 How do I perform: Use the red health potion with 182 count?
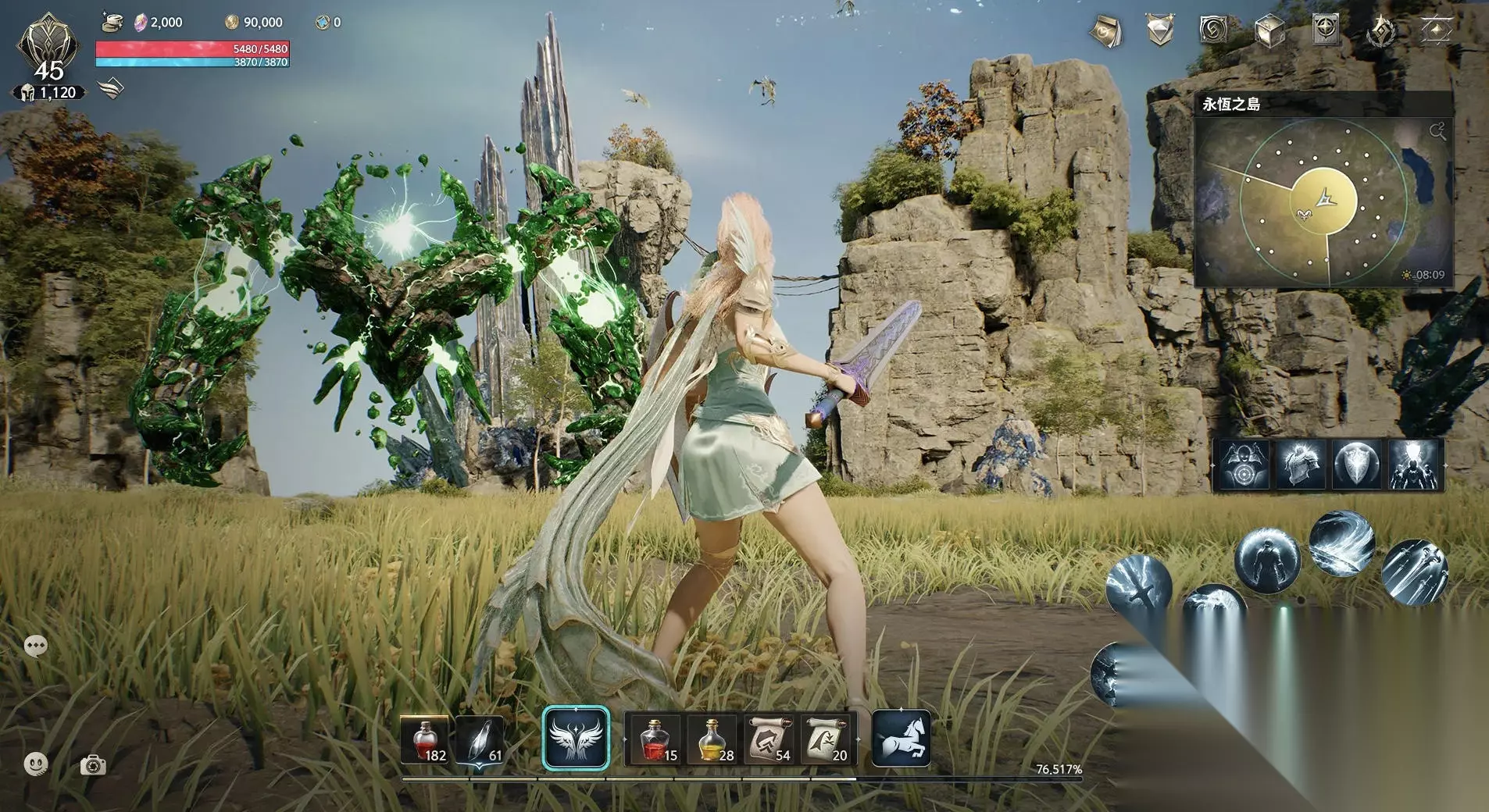[424, 740]
